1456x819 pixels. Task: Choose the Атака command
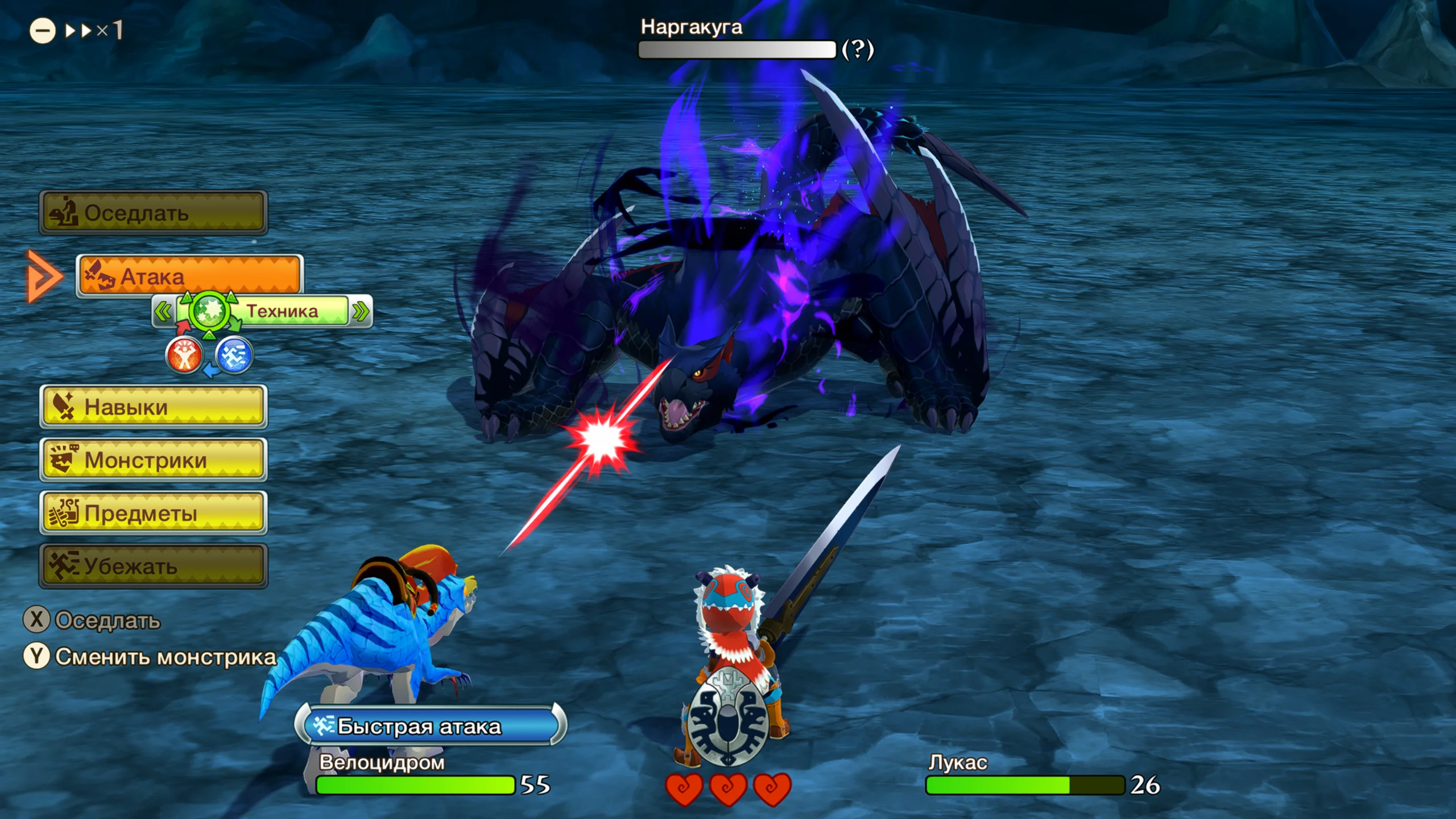[189, 276]
